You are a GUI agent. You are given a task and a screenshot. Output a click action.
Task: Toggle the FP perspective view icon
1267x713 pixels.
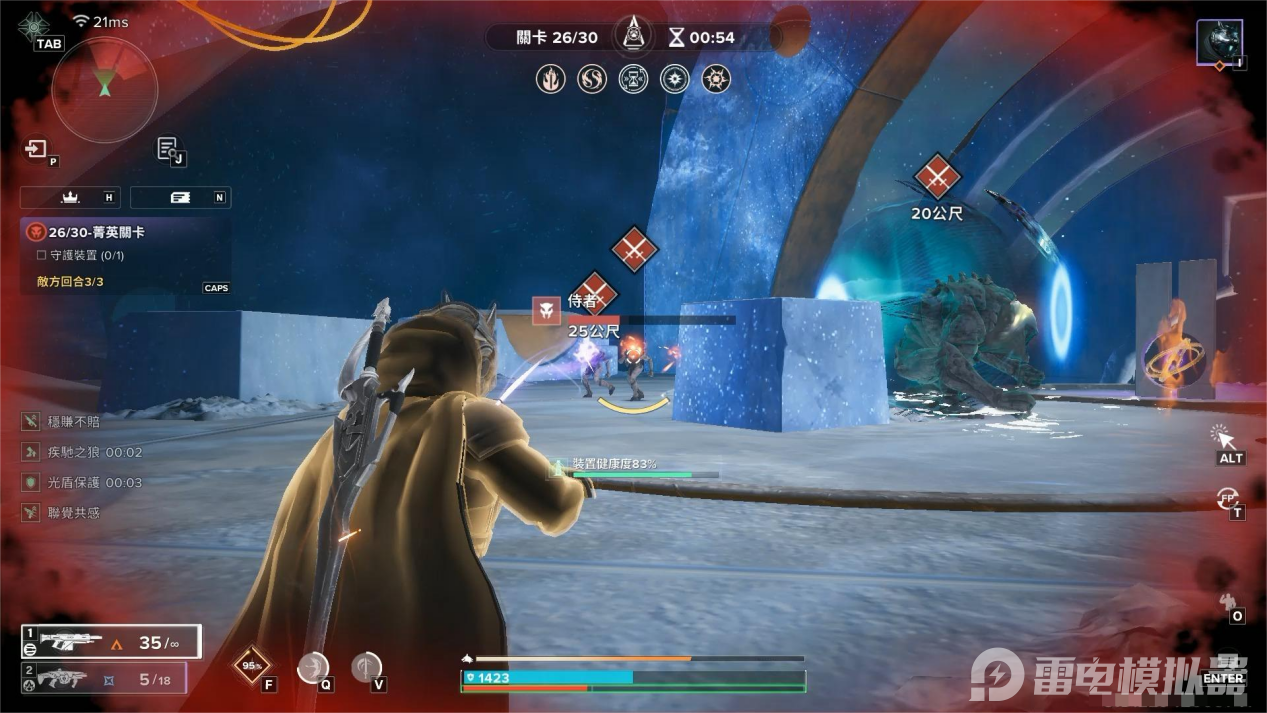(1227, 498)
